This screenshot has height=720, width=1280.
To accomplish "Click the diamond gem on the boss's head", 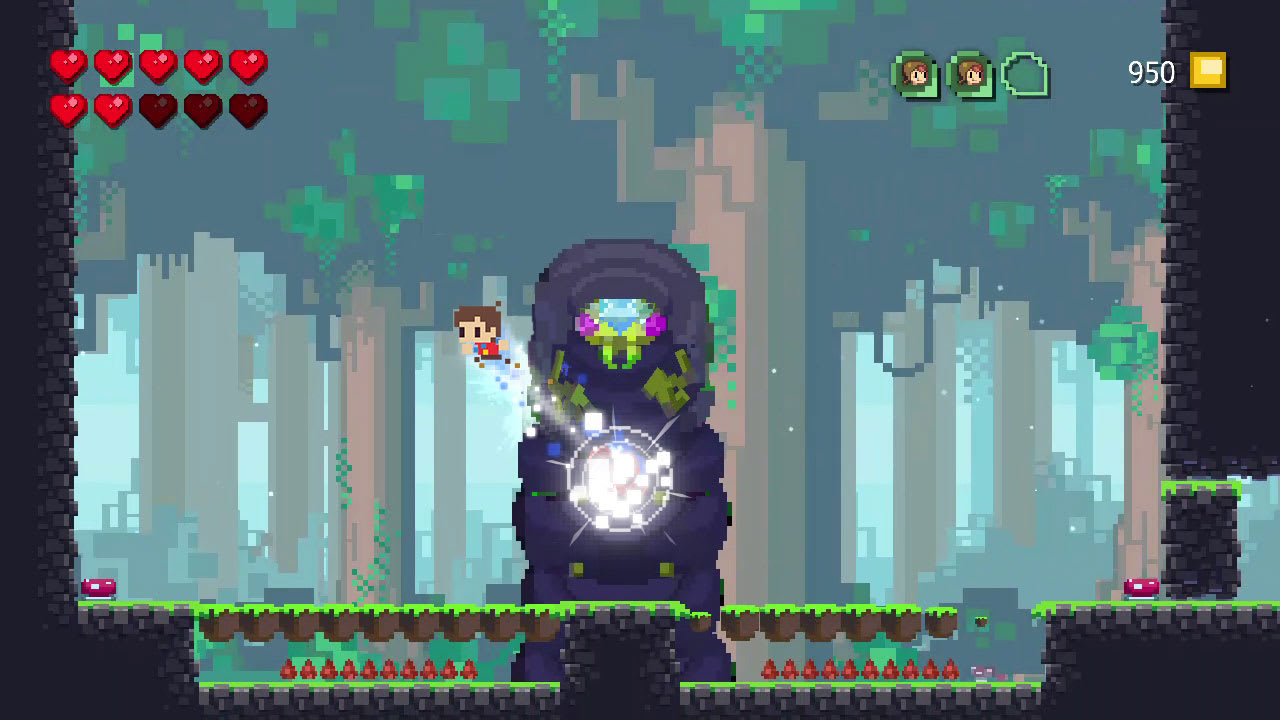I will pos(619,313).
